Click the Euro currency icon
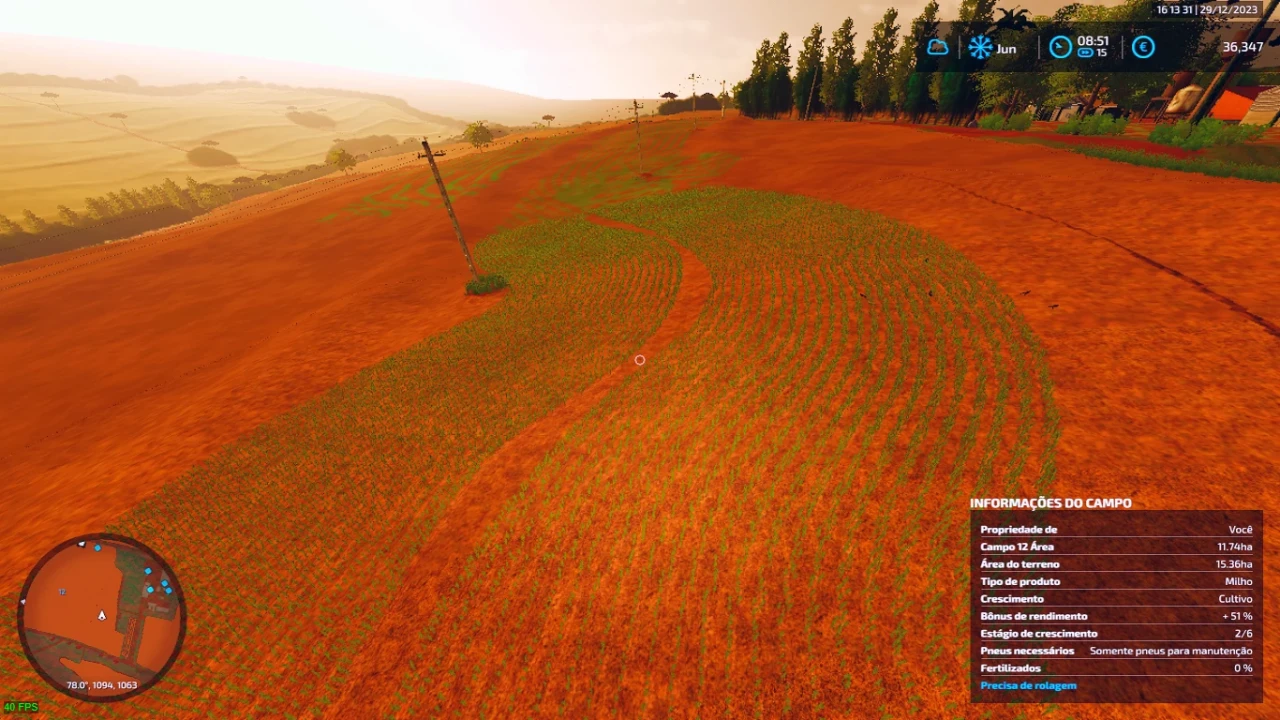1280x720 pixels. click(1143, 47)
